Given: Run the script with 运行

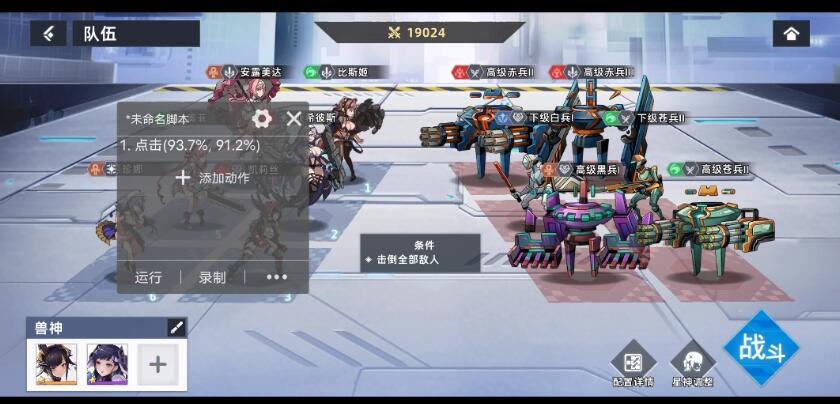Looking at the screenshot, I should 148,277.
